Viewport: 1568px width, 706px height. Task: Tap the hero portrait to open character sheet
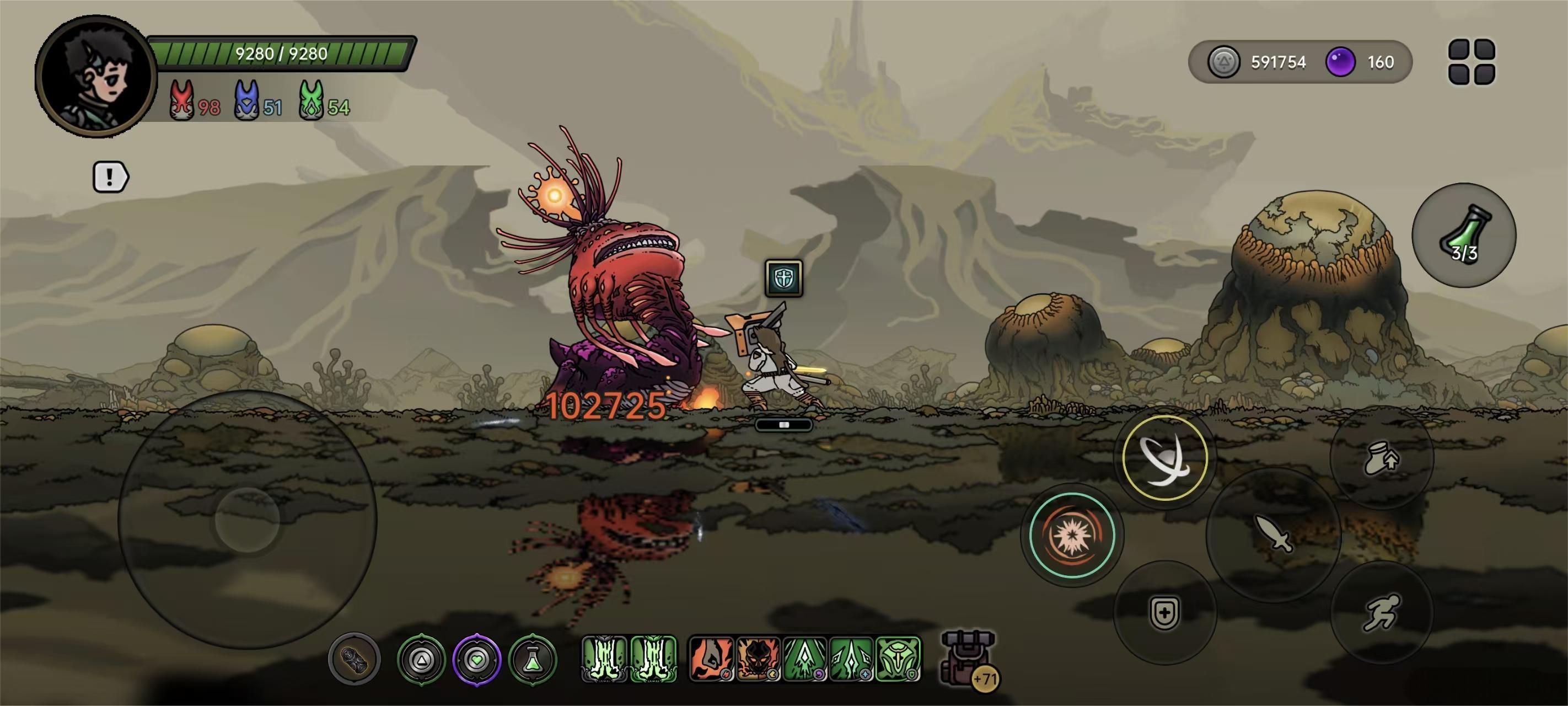pos(95,77)
